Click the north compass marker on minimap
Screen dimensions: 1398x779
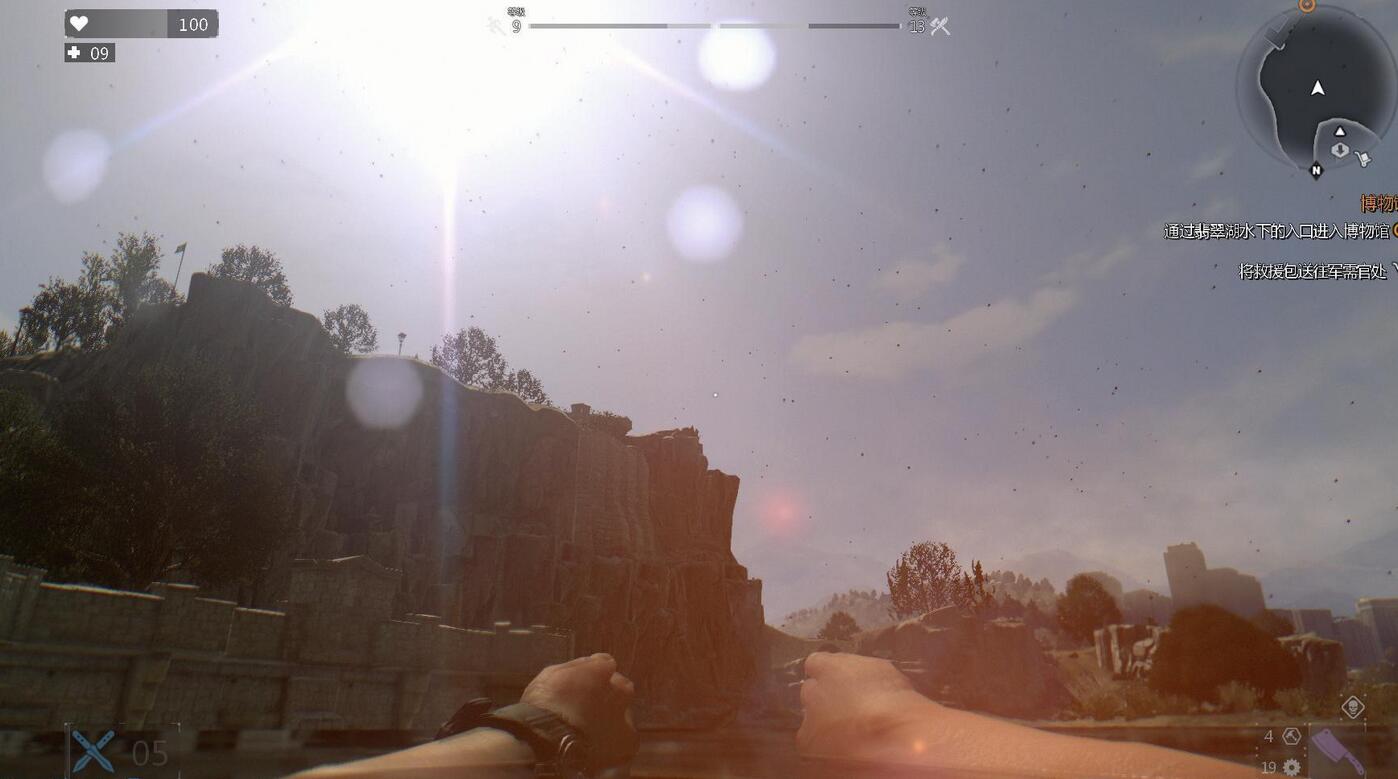[1316, 171]
